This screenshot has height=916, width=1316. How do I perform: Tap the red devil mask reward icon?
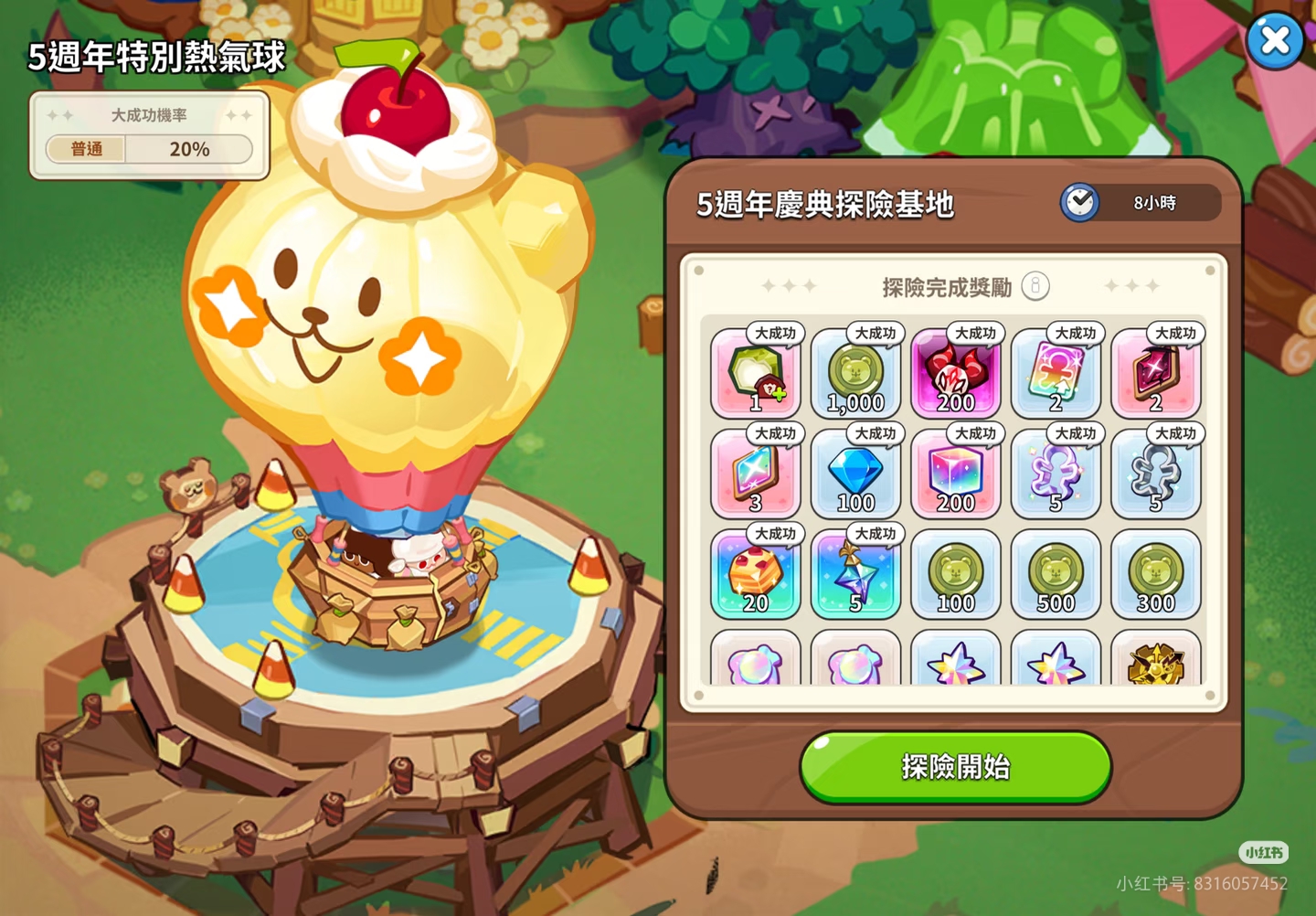tap(956, 375)
